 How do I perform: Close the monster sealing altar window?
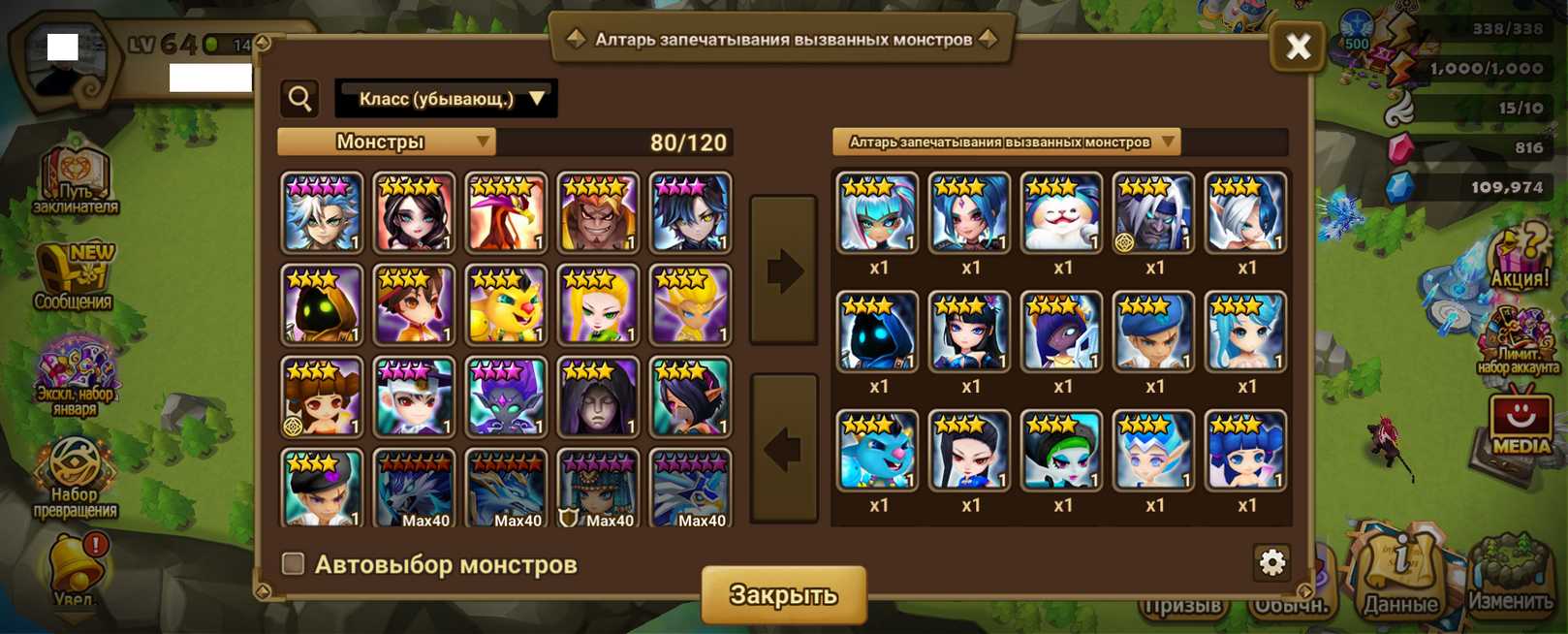tap(1298, 46)
